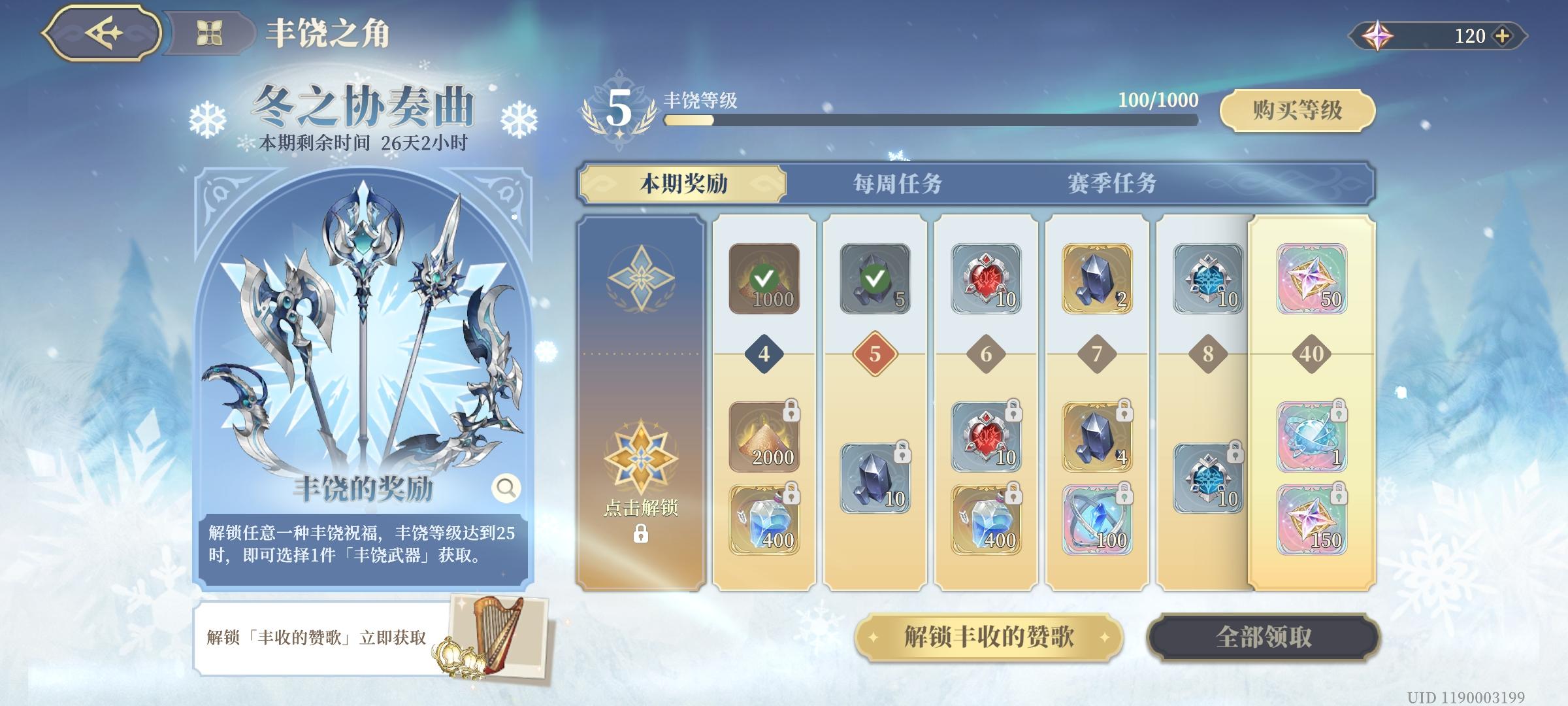The image size is (1568, 706).
Task: Click the locked 2000 reward at level 4
Action: click(764, 438)
